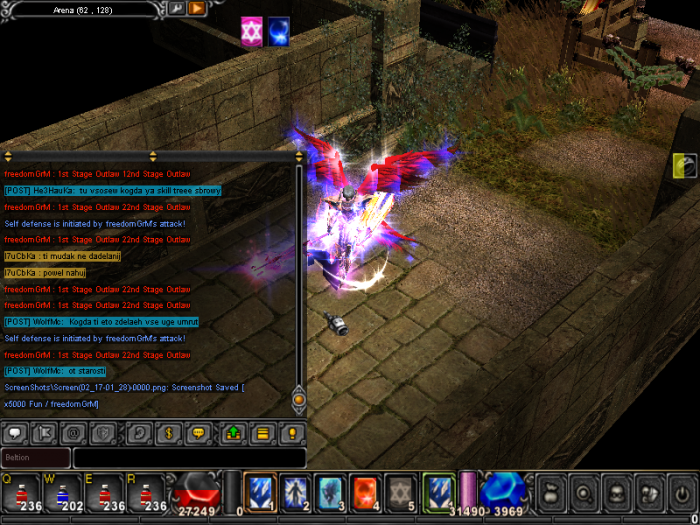
Task: Select the pink hexagram buff icon
Action: [252, 32]
